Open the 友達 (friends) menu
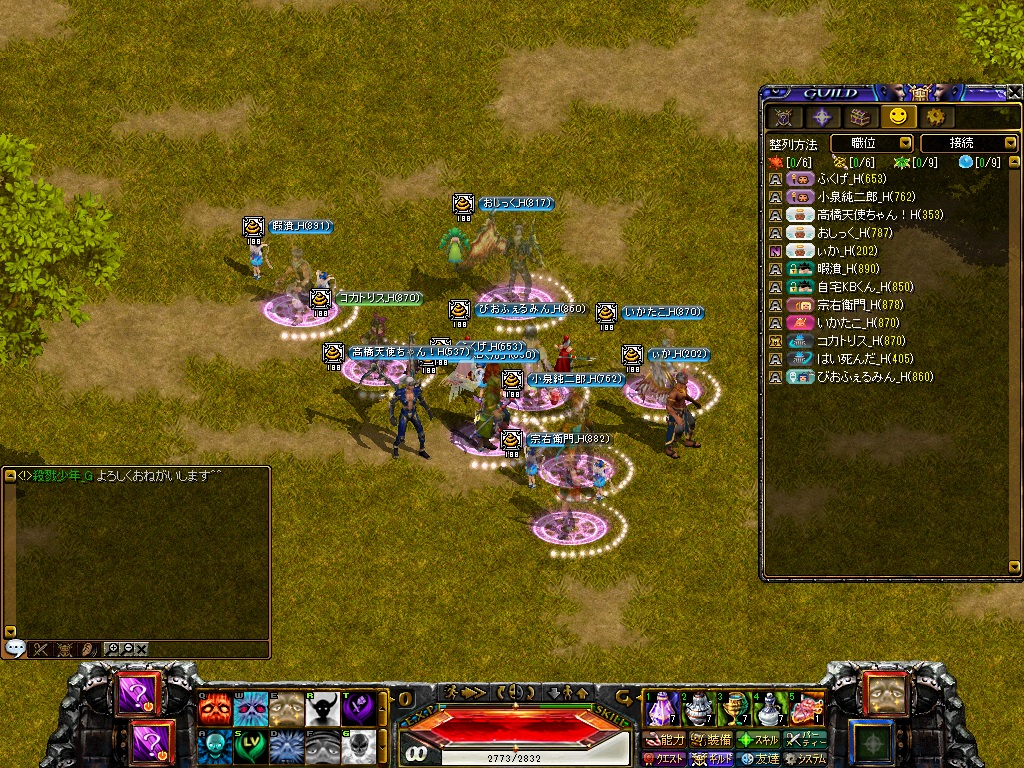The height and width of the screenshot is (768, 1024). (x=758, y=759)
